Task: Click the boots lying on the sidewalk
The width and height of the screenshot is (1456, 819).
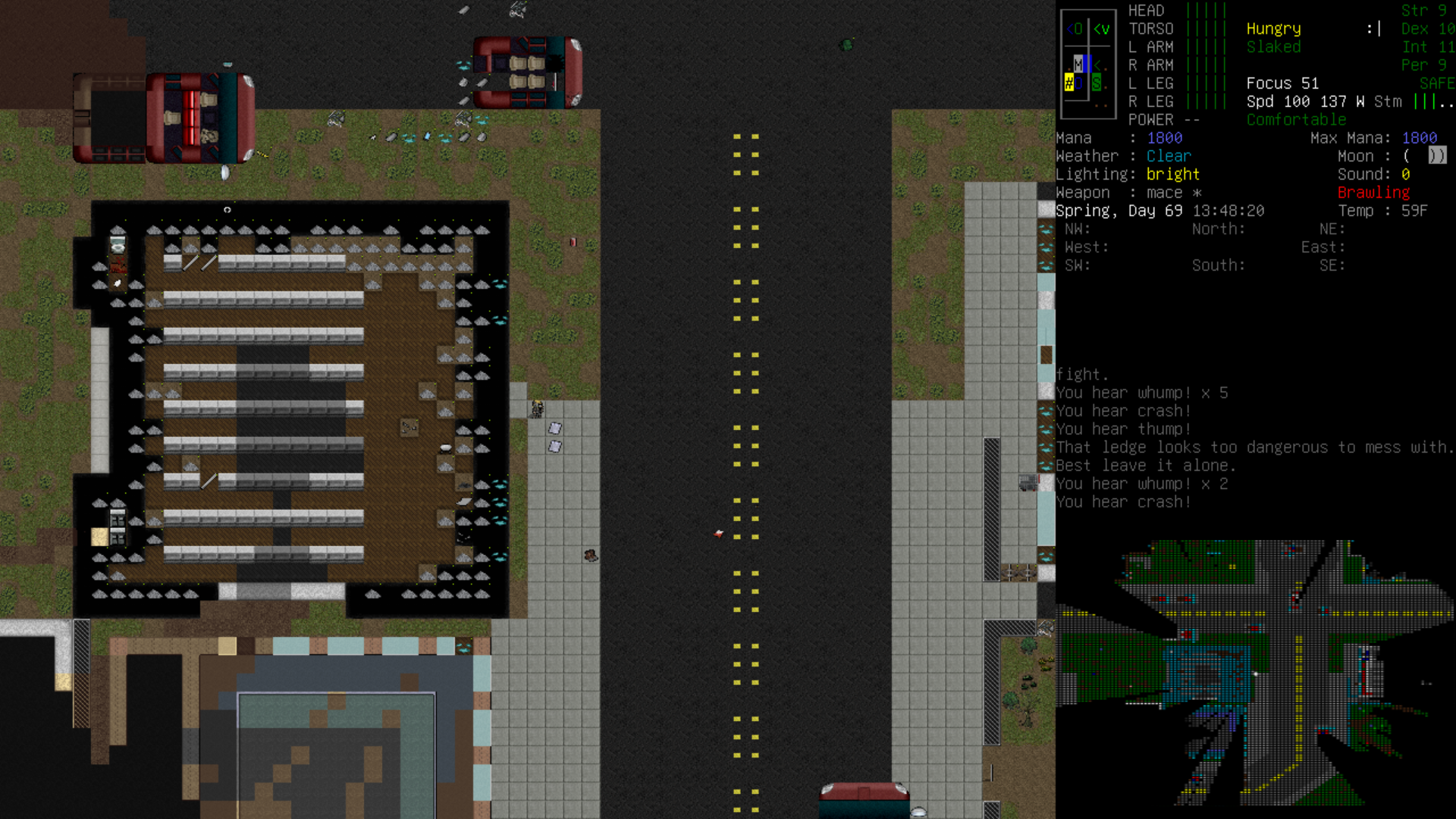Action: coord(590,555)
